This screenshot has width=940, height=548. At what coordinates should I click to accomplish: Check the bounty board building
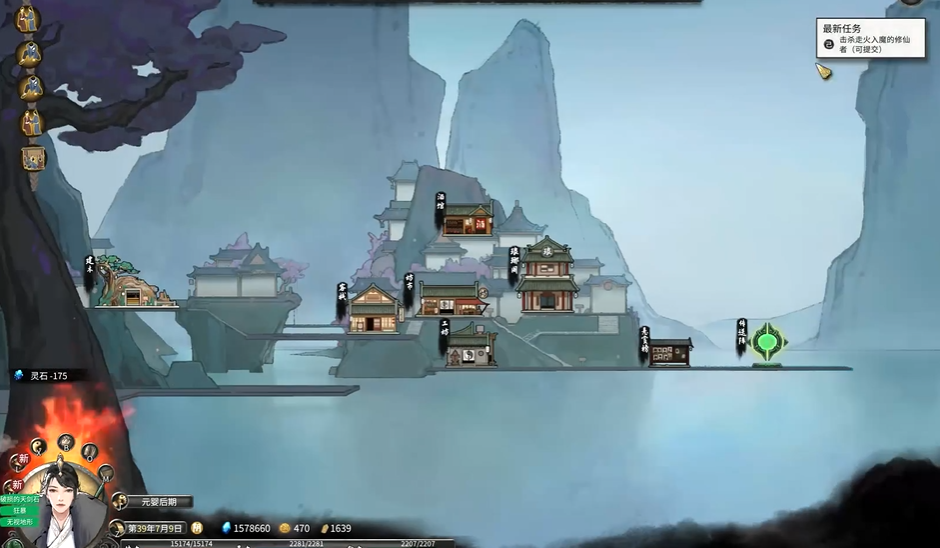point(670,352)
